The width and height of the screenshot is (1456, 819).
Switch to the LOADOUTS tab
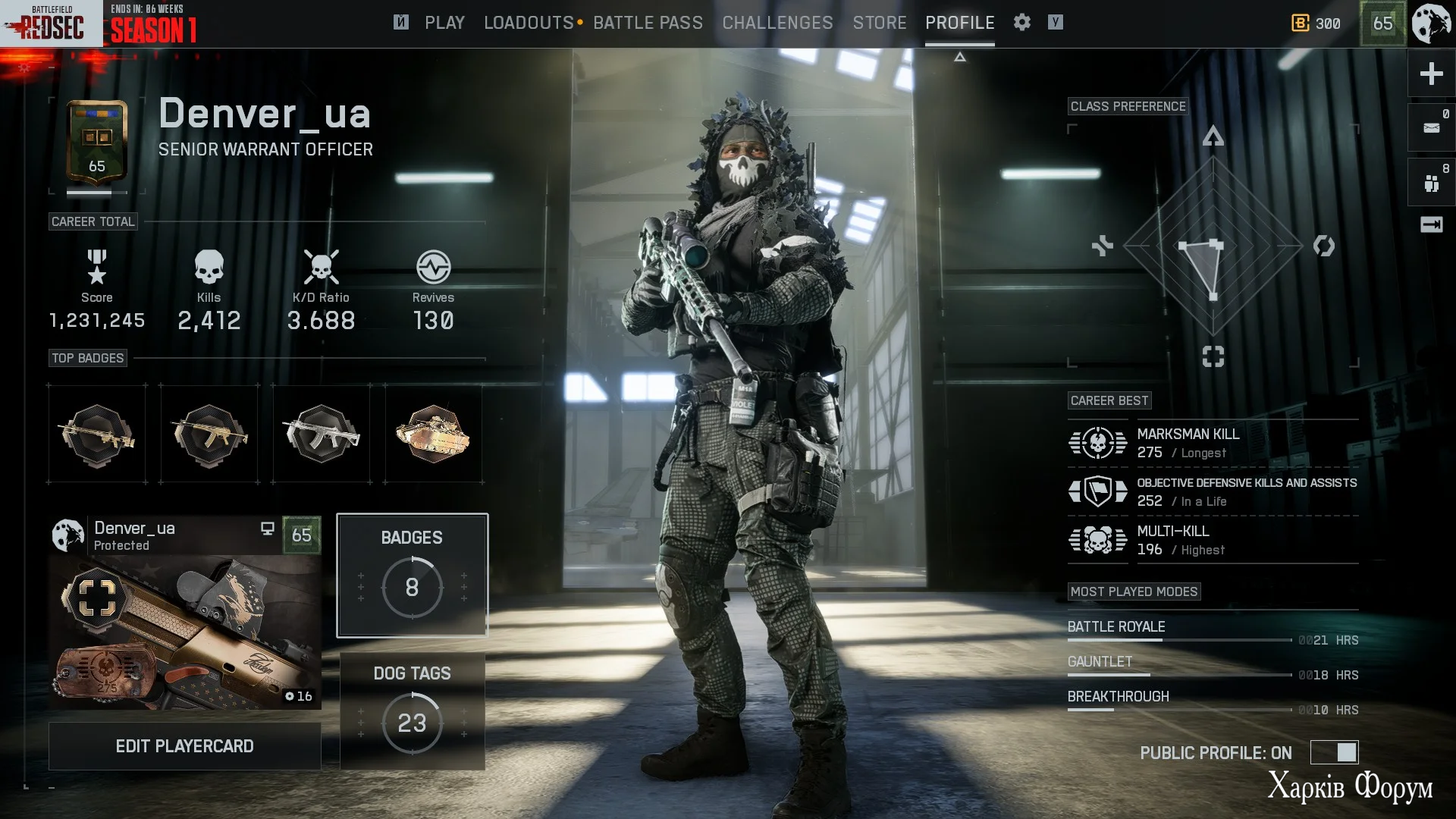click(529, 23)
